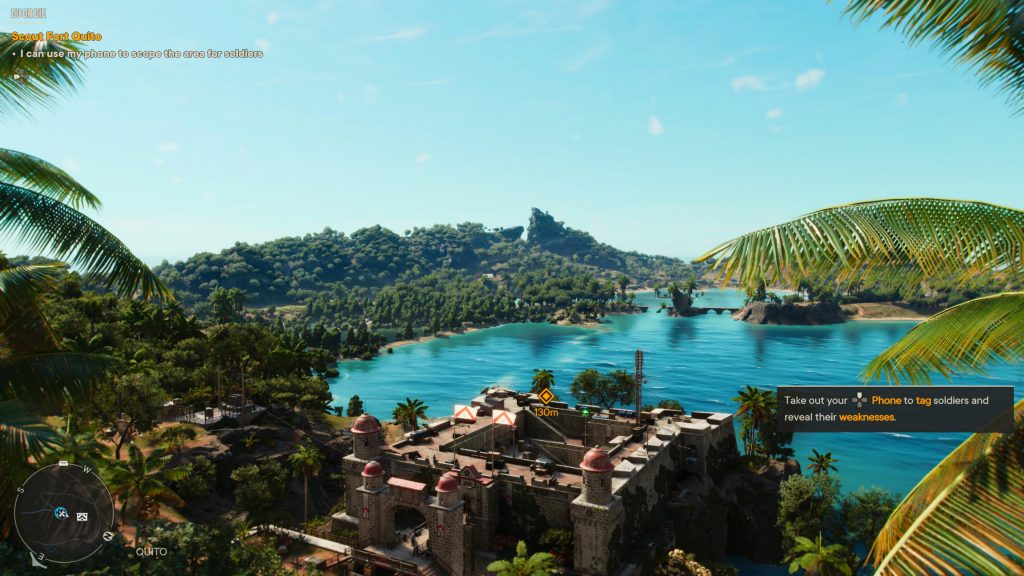Select the white fort icon on the minimap

(82, 516)
